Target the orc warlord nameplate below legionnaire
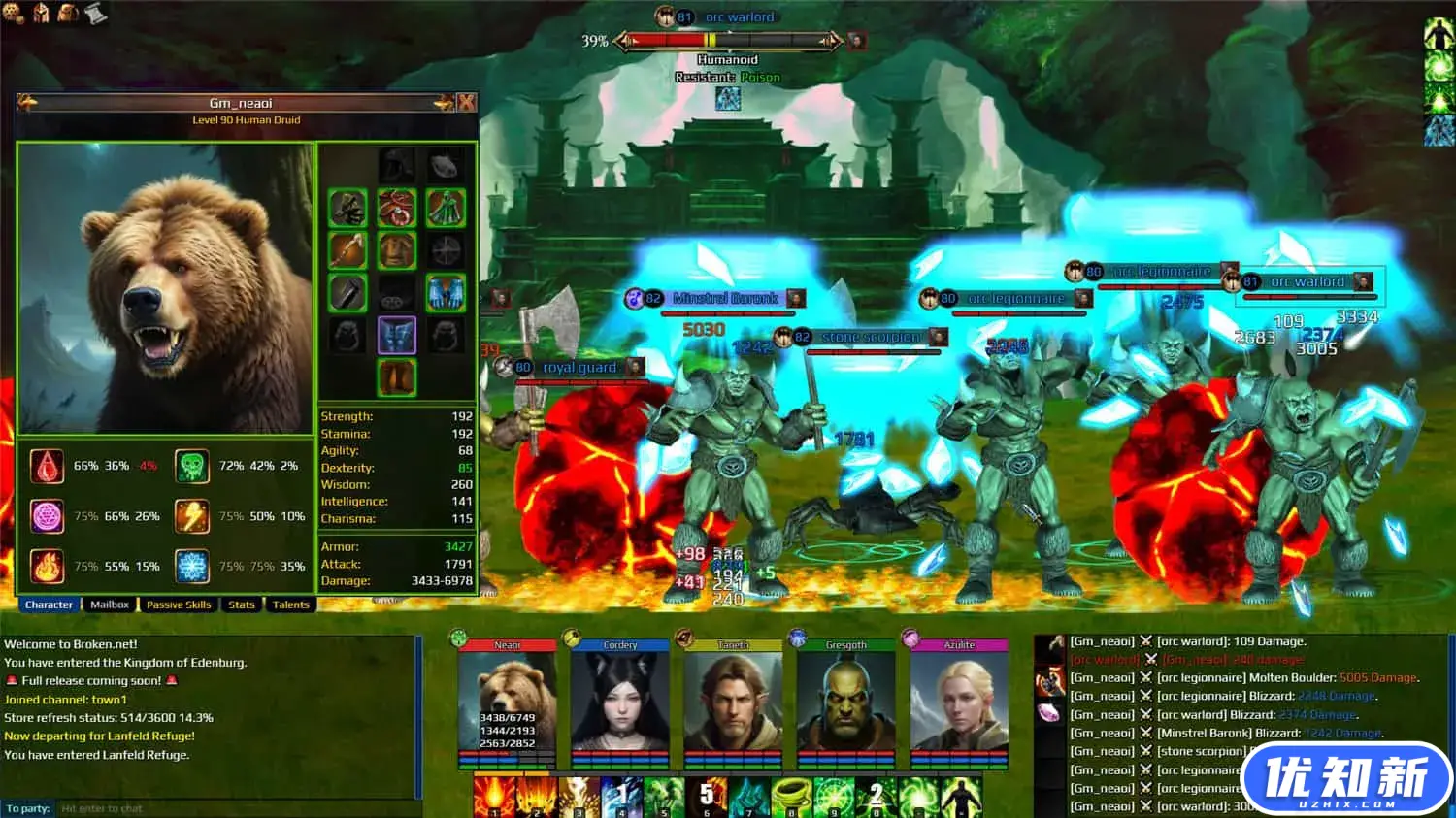 pyautogui.click(x=1307, y=282)
